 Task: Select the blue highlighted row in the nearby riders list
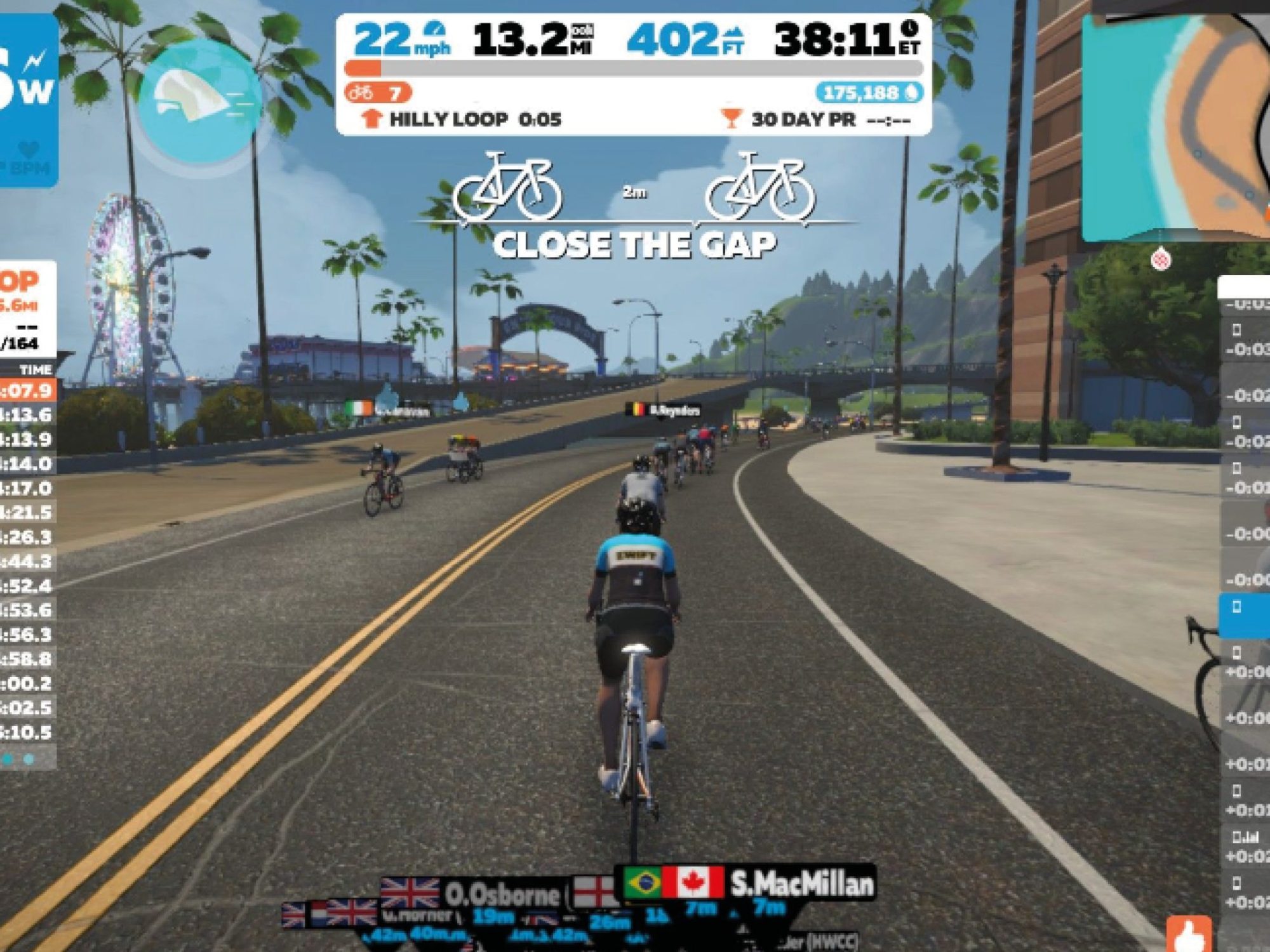click(1245, 614)
